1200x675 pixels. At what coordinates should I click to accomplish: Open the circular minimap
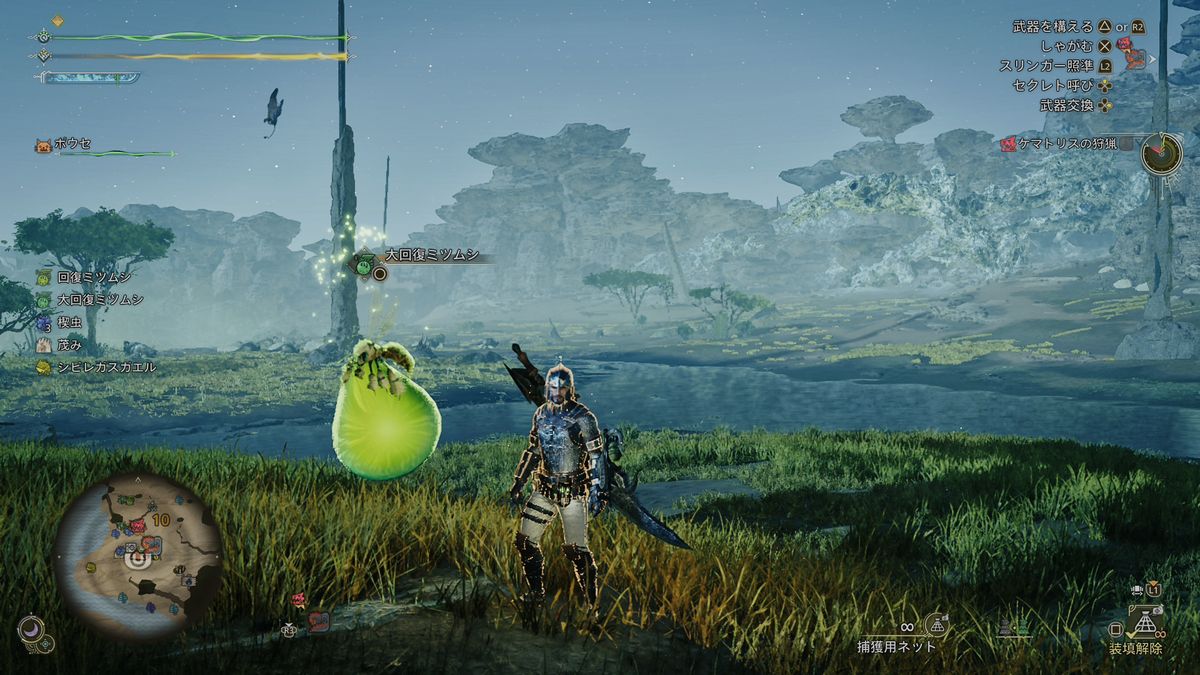click(138, 554)
